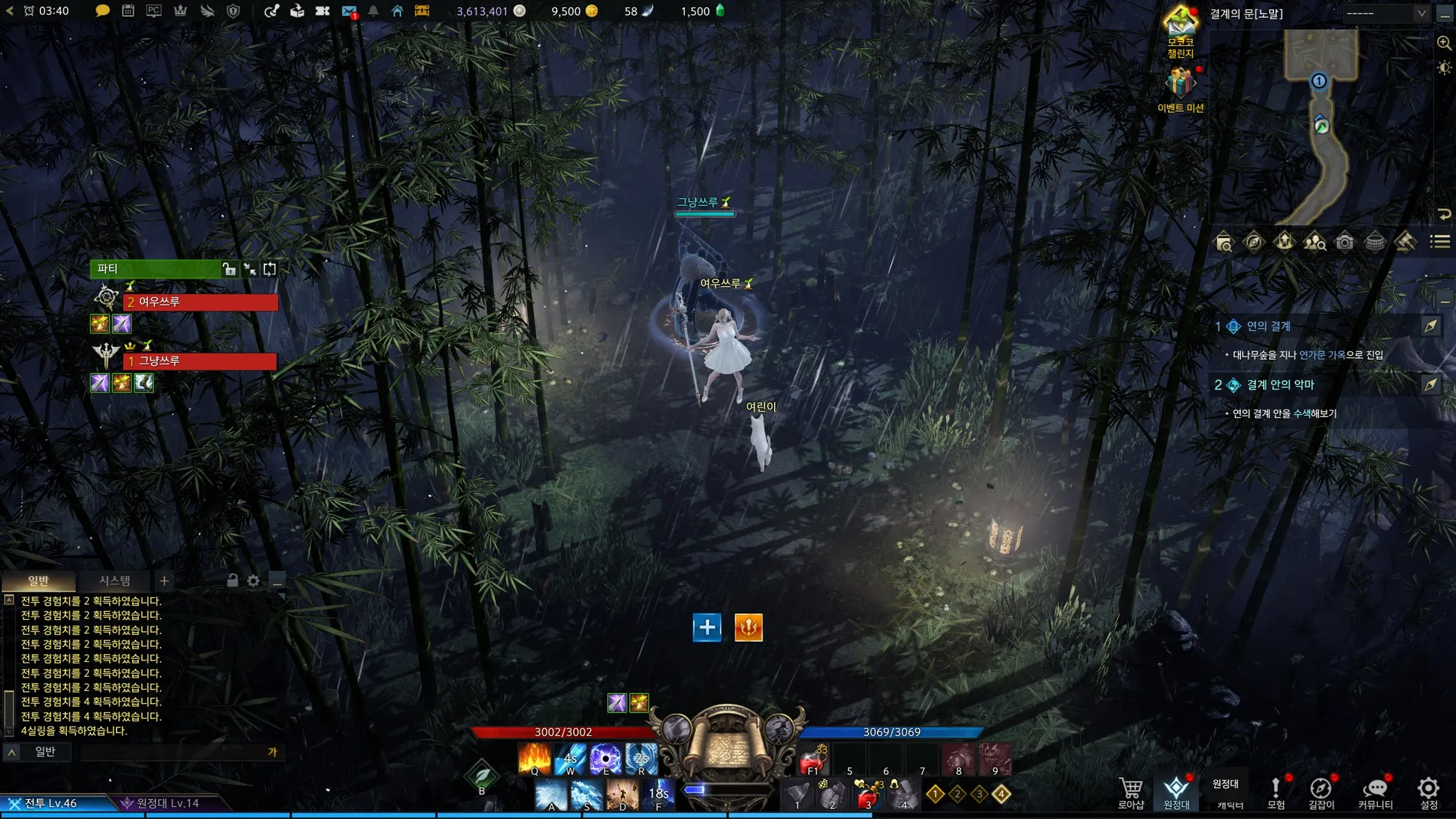Switch to the 시스템 chat tab
1456x819 pixels.
coord(114,581)
